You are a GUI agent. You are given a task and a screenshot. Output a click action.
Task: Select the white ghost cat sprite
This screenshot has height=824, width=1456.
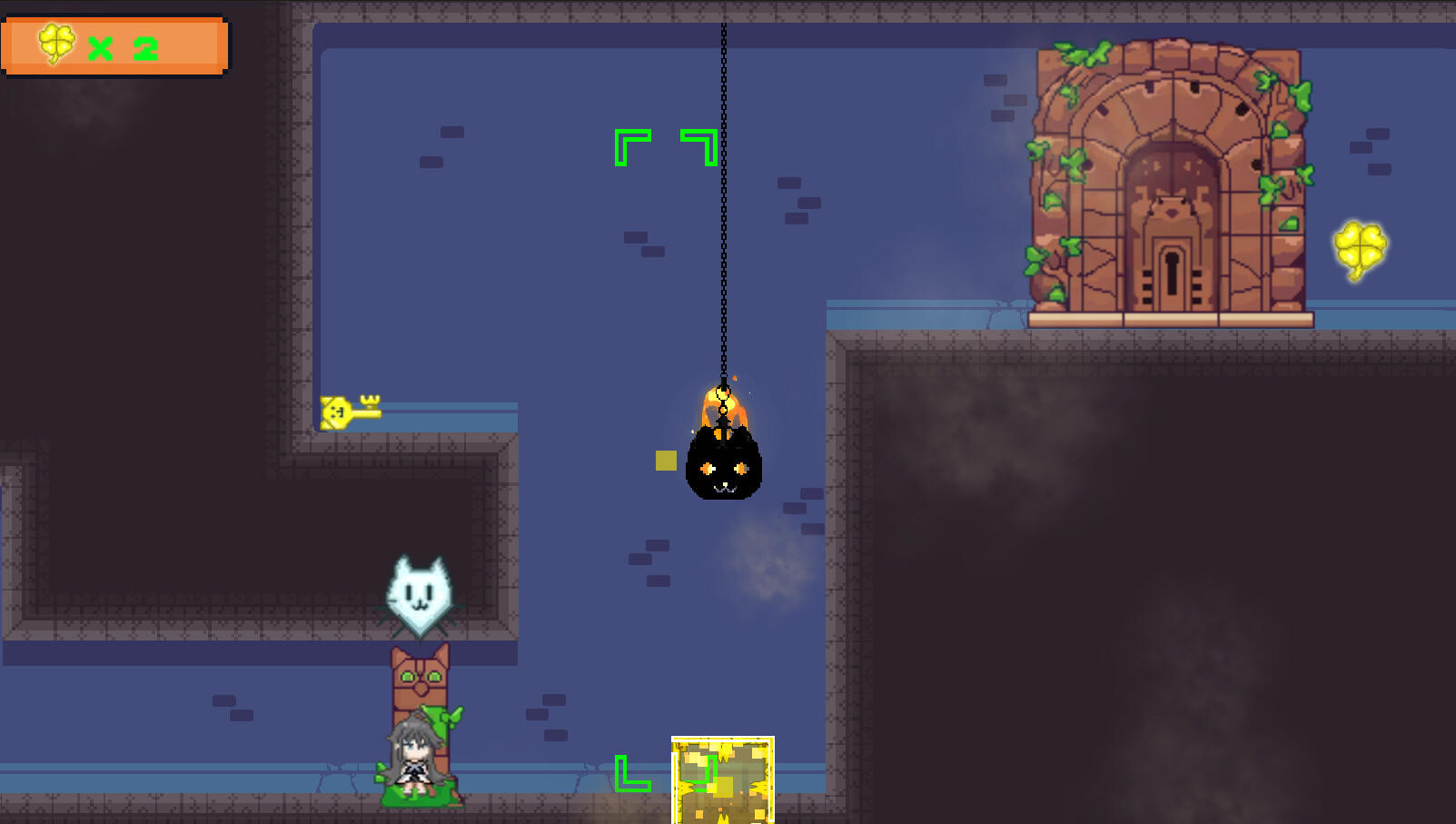420,591
